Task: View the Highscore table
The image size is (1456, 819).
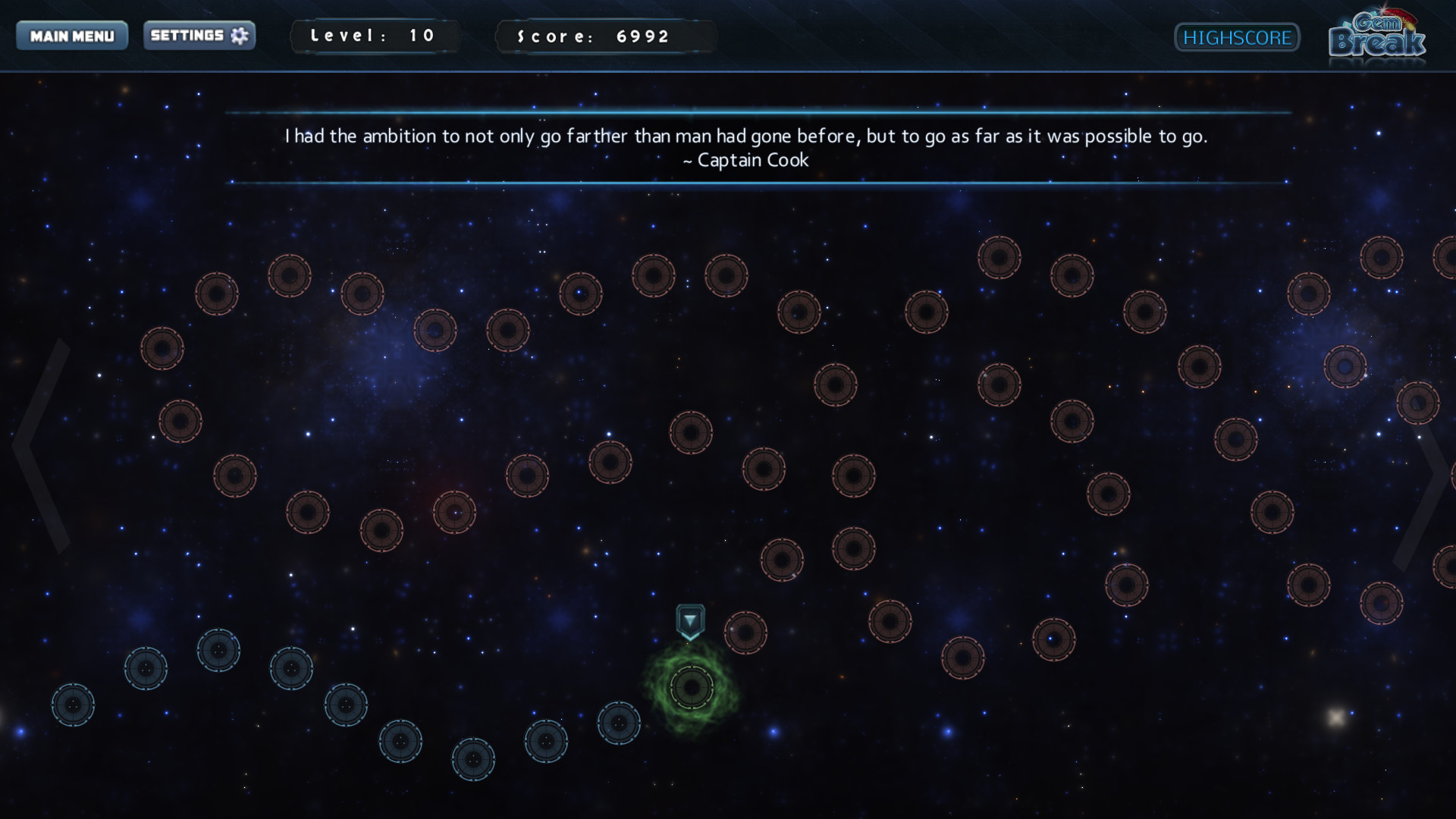Action: (x=1237, y=37)
